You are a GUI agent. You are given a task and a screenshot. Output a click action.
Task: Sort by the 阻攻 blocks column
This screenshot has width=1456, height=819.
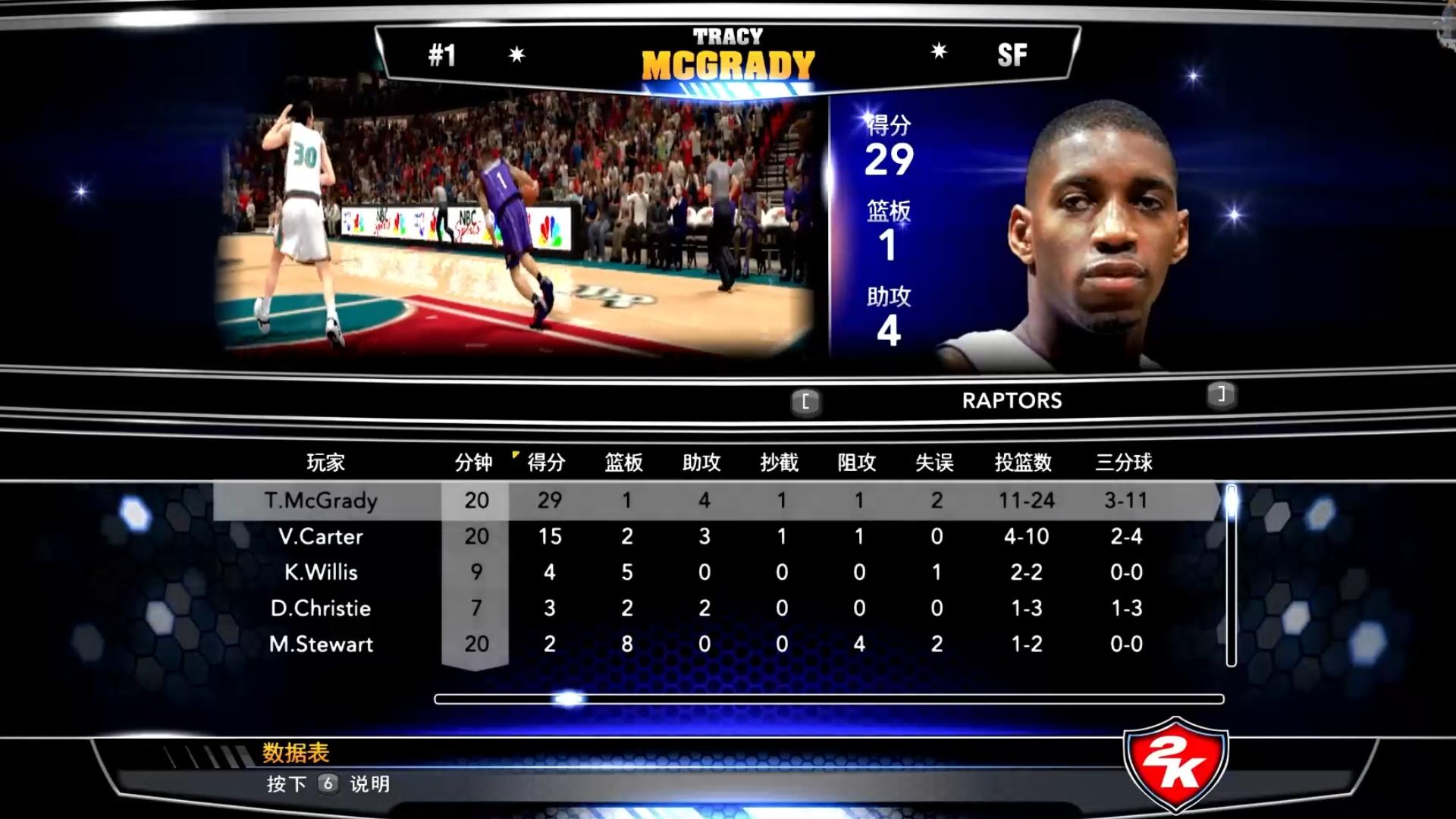pyautogui.click(x=857, y=462)
